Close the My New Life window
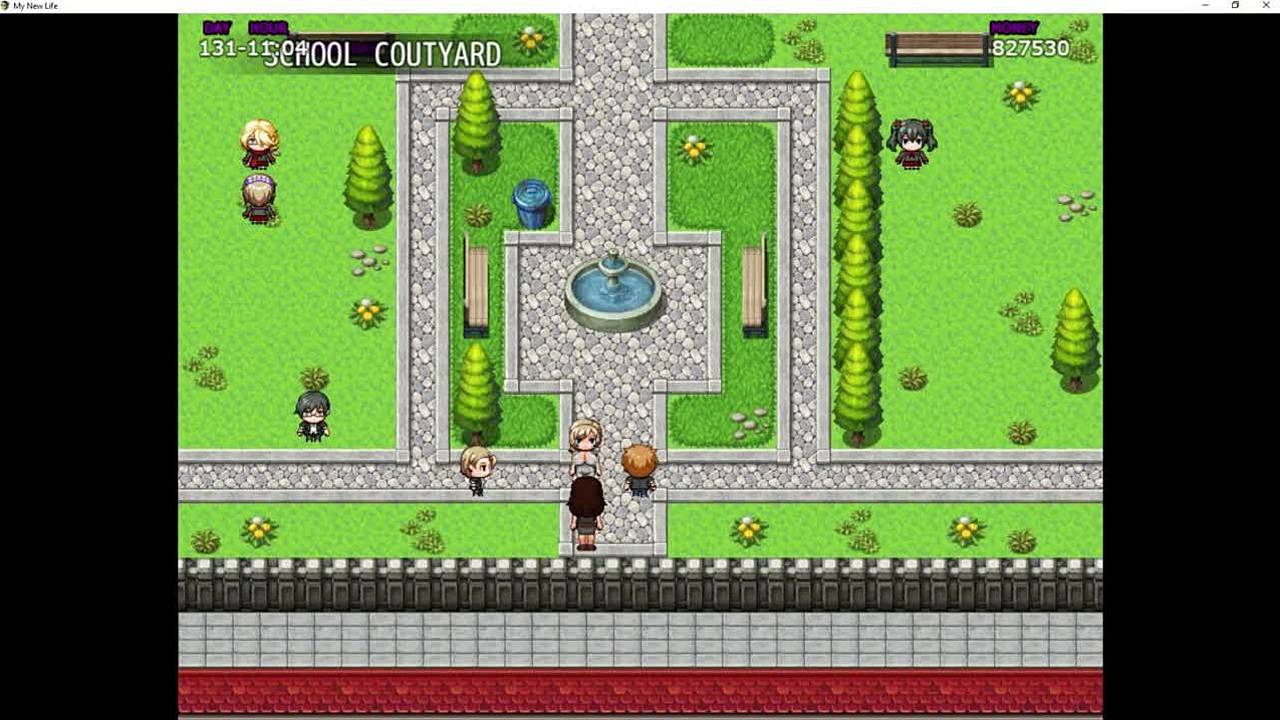 coord(1265,6)
